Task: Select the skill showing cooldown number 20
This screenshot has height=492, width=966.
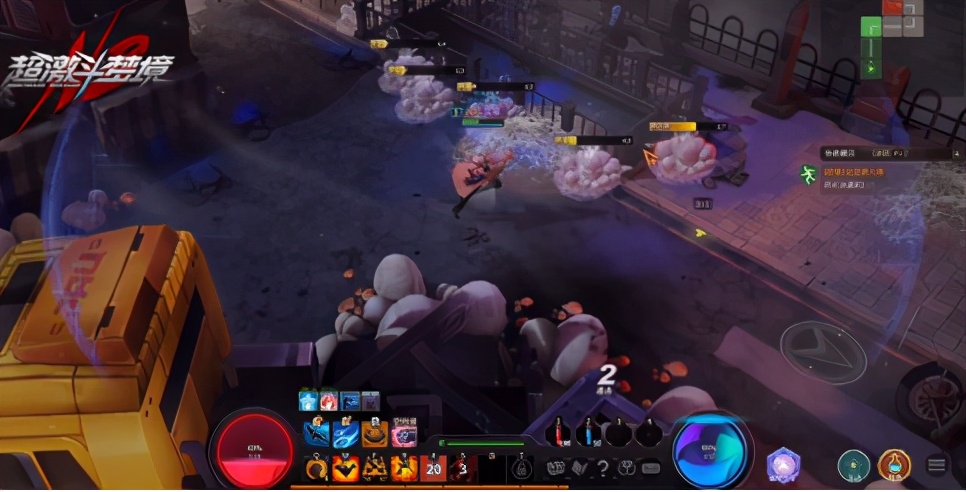Action: [x=433, y=467]
